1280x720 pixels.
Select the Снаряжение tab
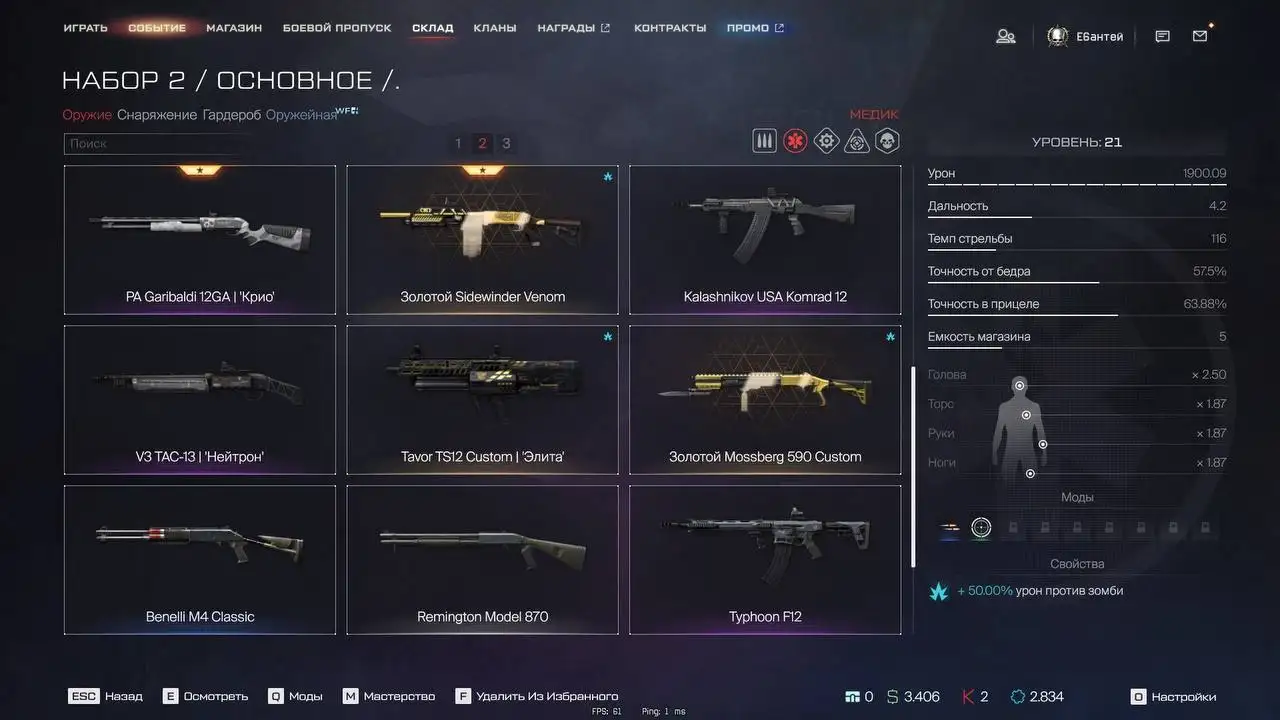click(x=157, y=115)
